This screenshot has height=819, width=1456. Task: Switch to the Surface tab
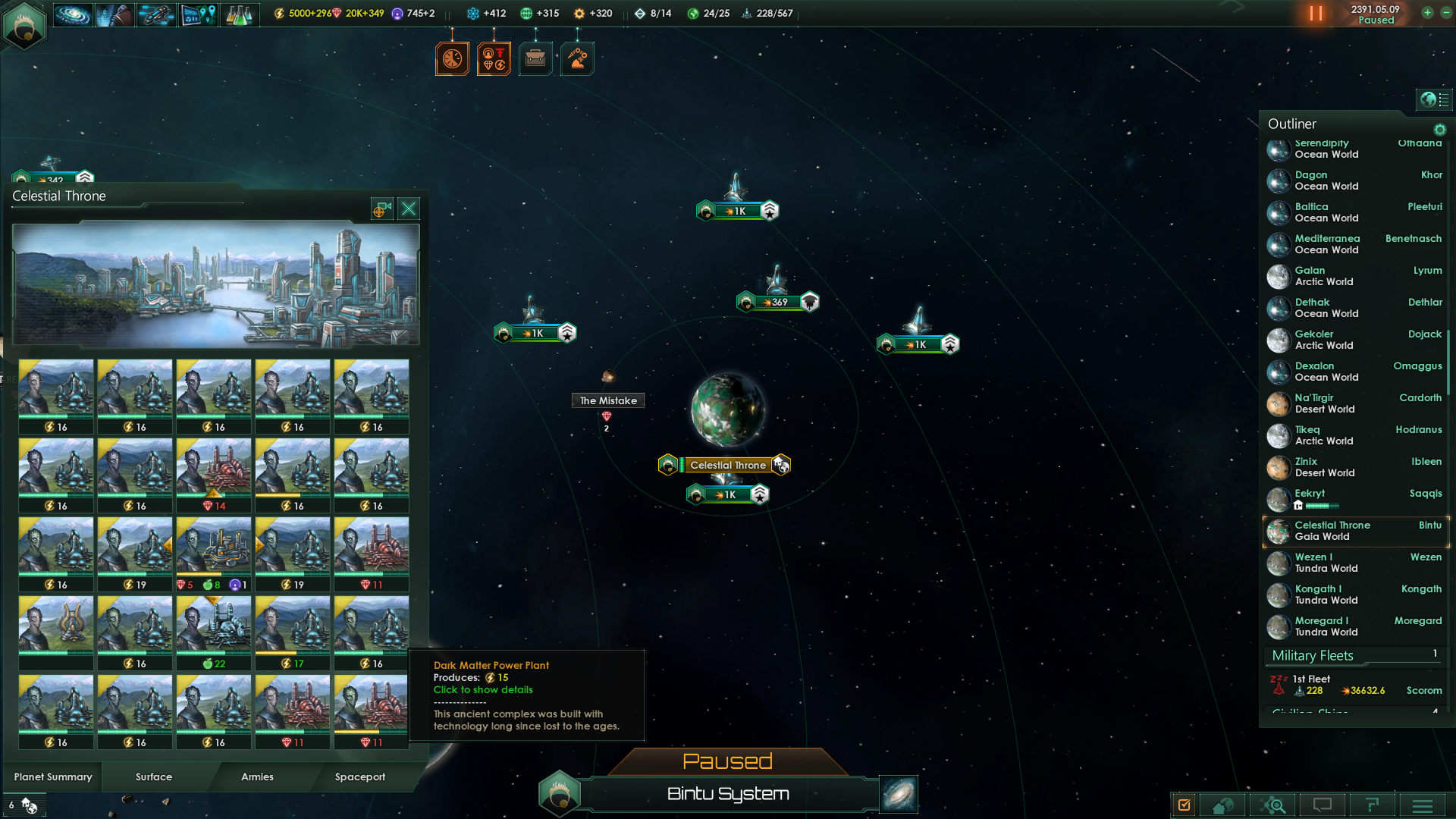pyautogui.click(x=153, y=777)
